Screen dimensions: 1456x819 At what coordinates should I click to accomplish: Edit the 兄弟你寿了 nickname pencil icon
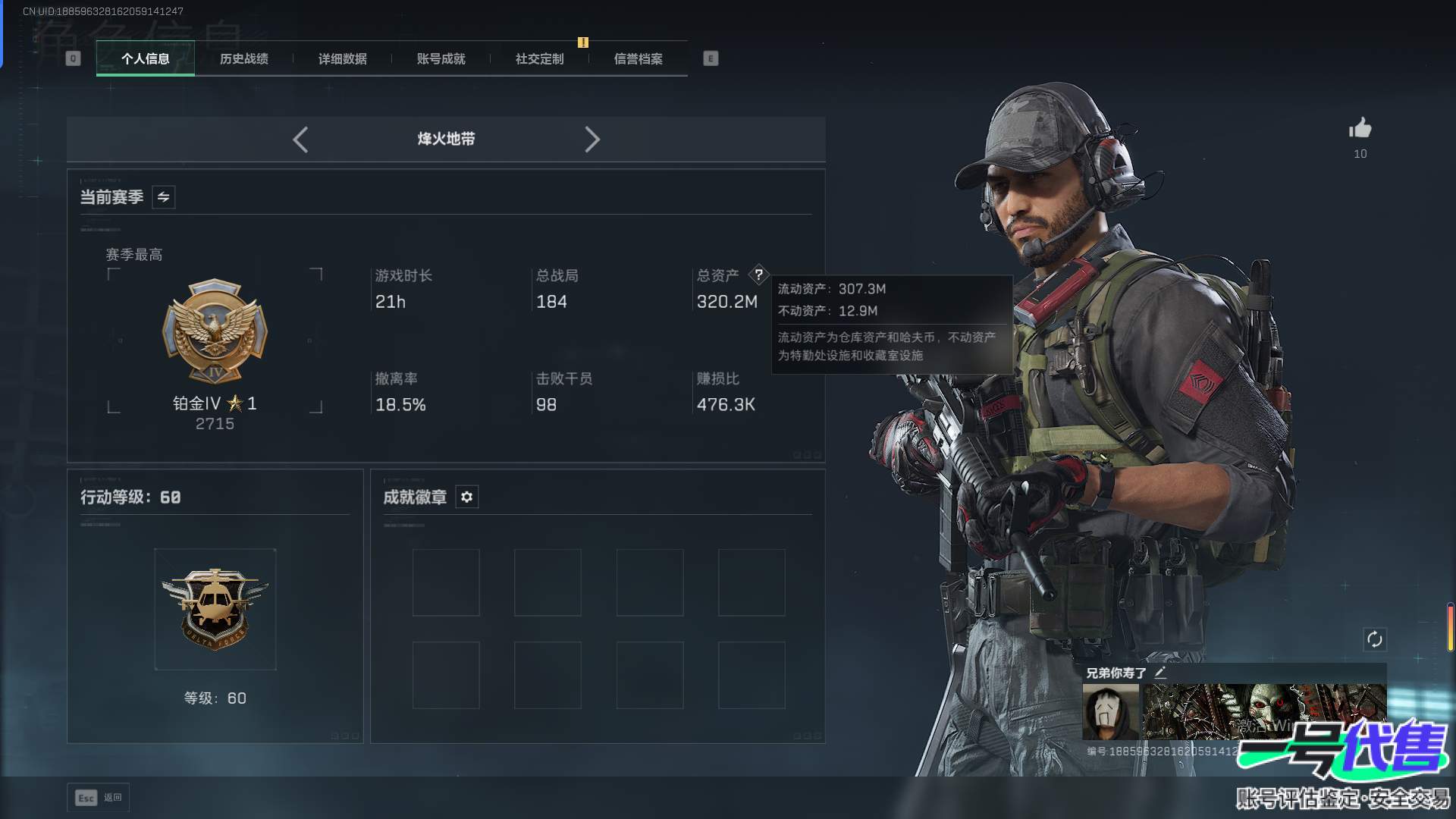1160,673
